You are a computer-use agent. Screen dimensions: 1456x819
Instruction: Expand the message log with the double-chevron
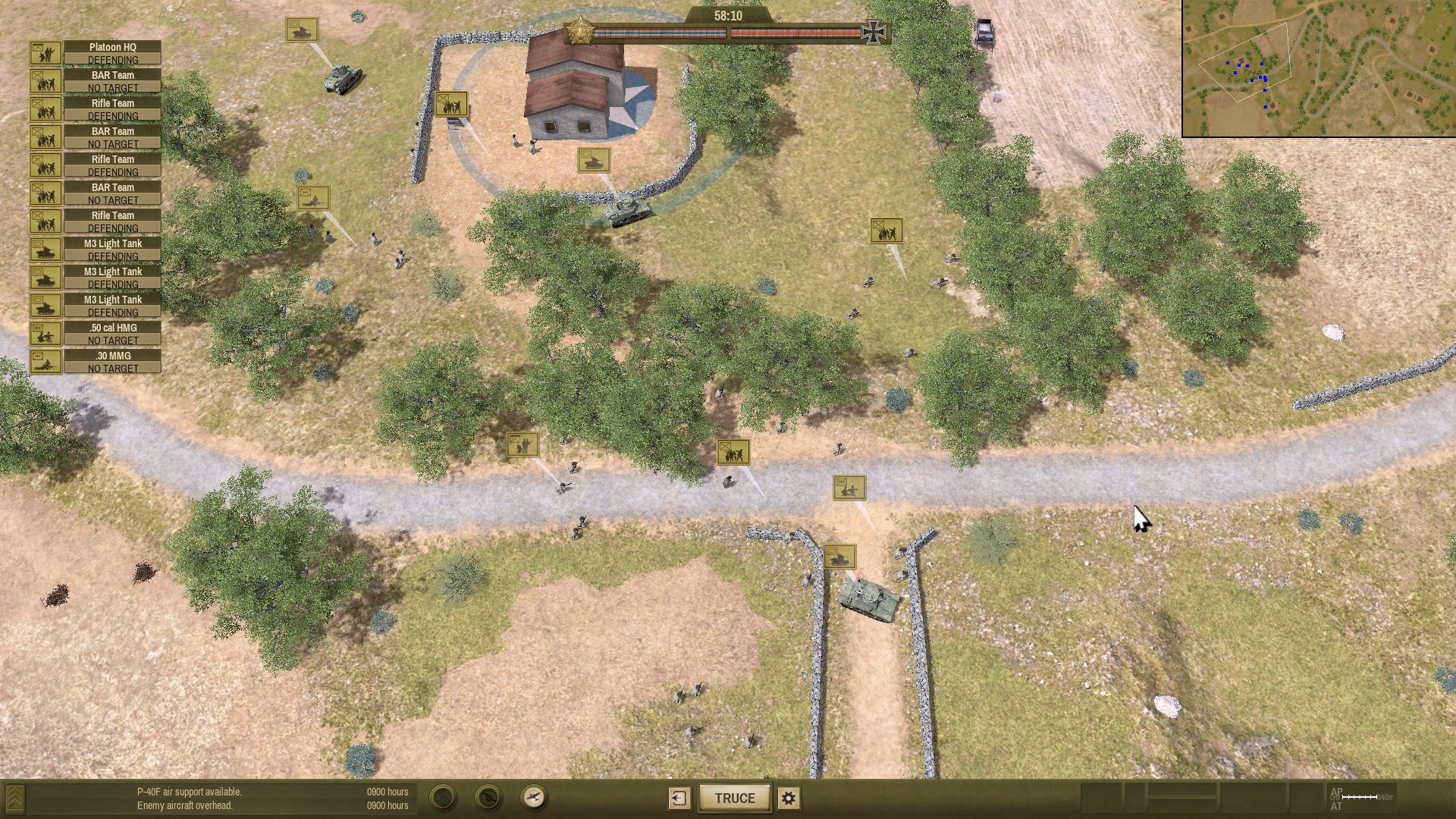coord(15,798)
